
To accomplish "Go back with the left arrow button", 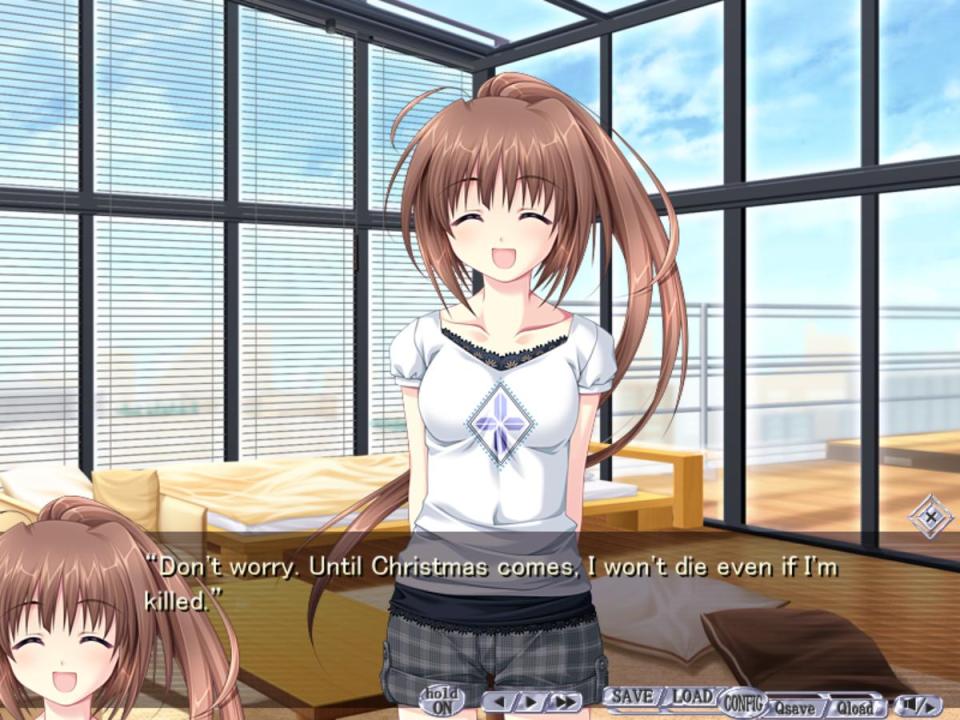I will [498, 702].
